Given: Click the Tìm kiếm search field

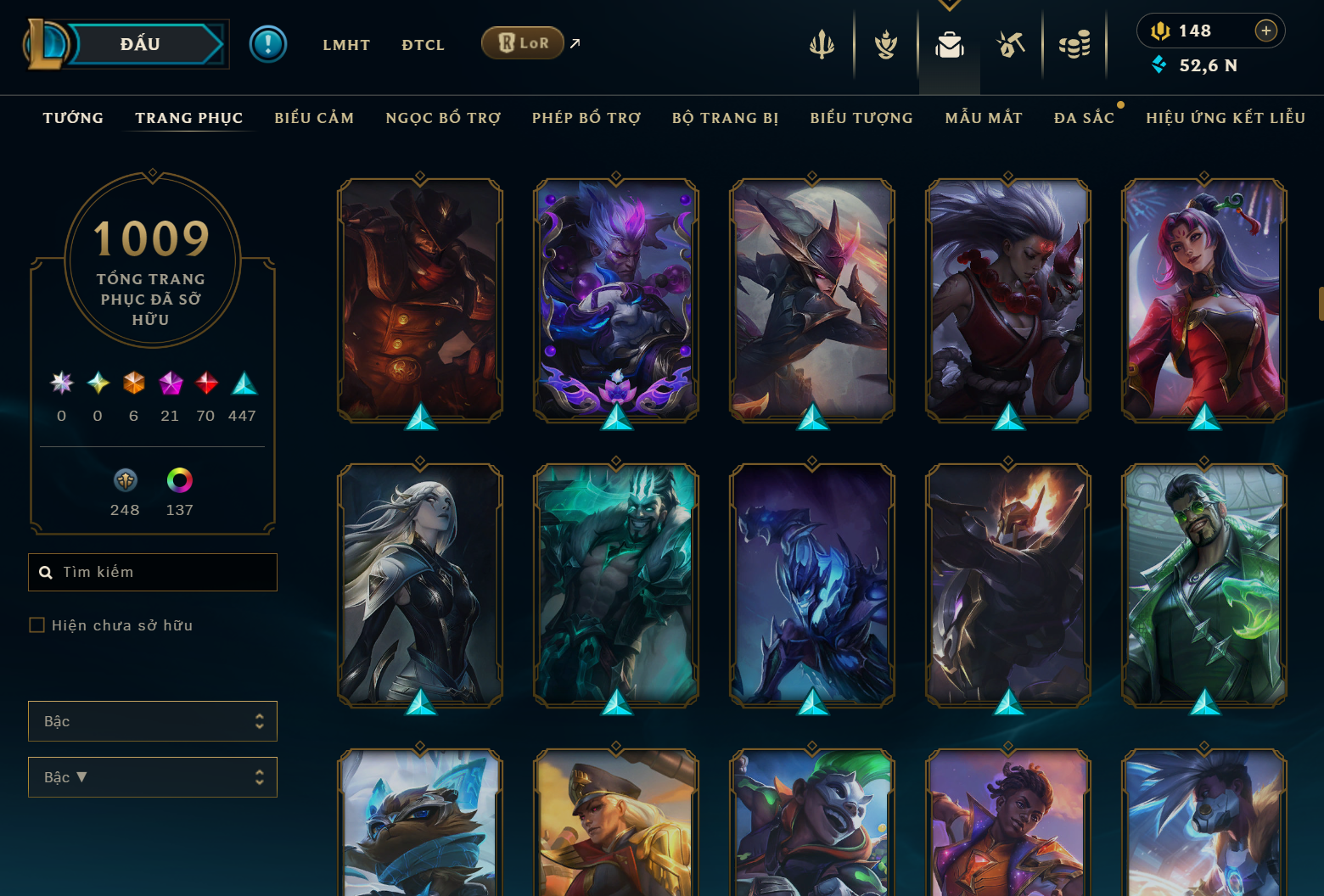Looking at the screenshot, I should click(153, 572).
